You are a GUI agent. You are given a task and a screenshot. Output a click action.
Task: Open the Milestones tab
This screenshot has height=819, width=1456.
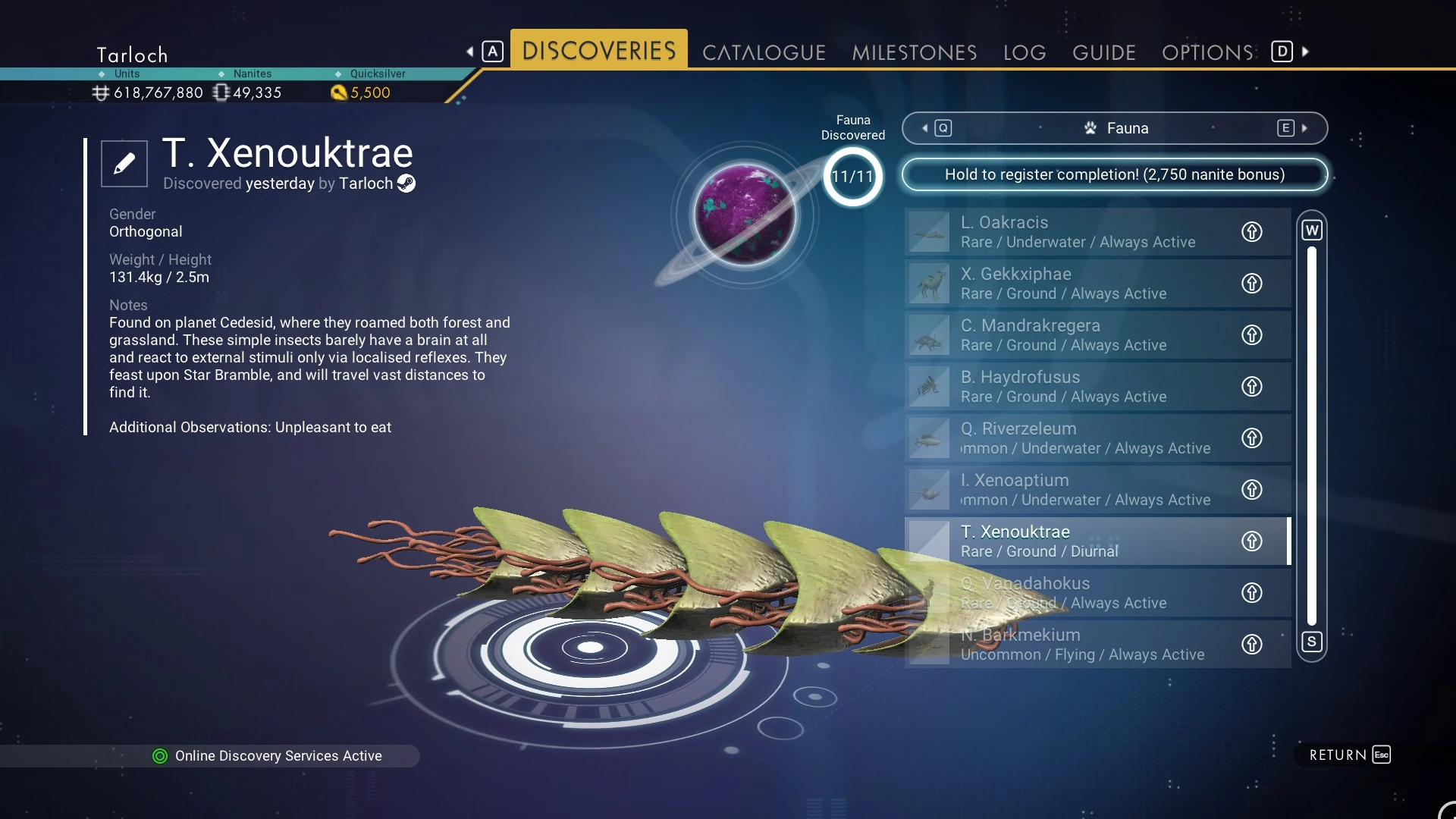pyautogui.click(x=914, y=52)
